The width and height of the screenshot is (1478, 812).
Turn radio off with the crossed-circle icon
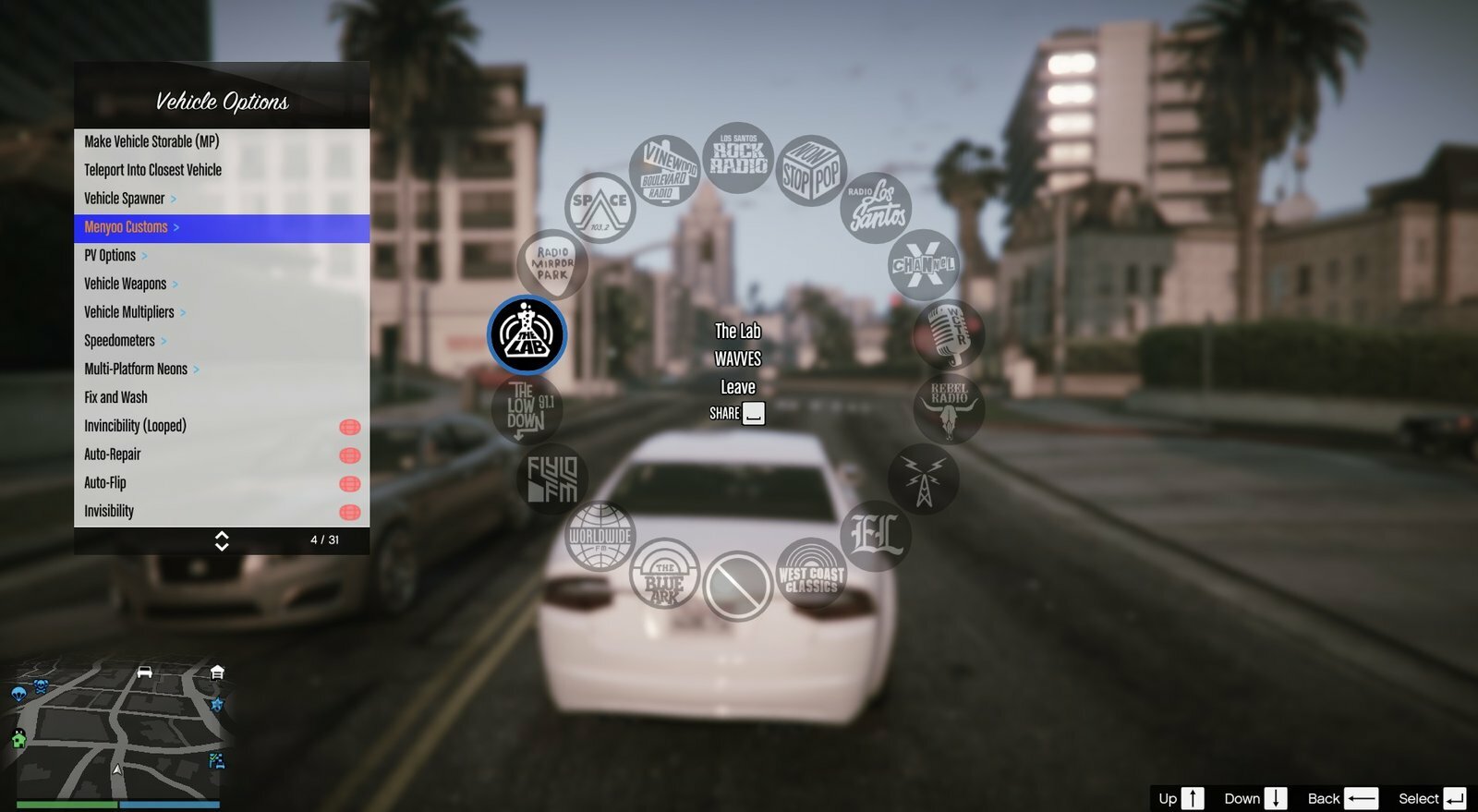click(737, 586)
